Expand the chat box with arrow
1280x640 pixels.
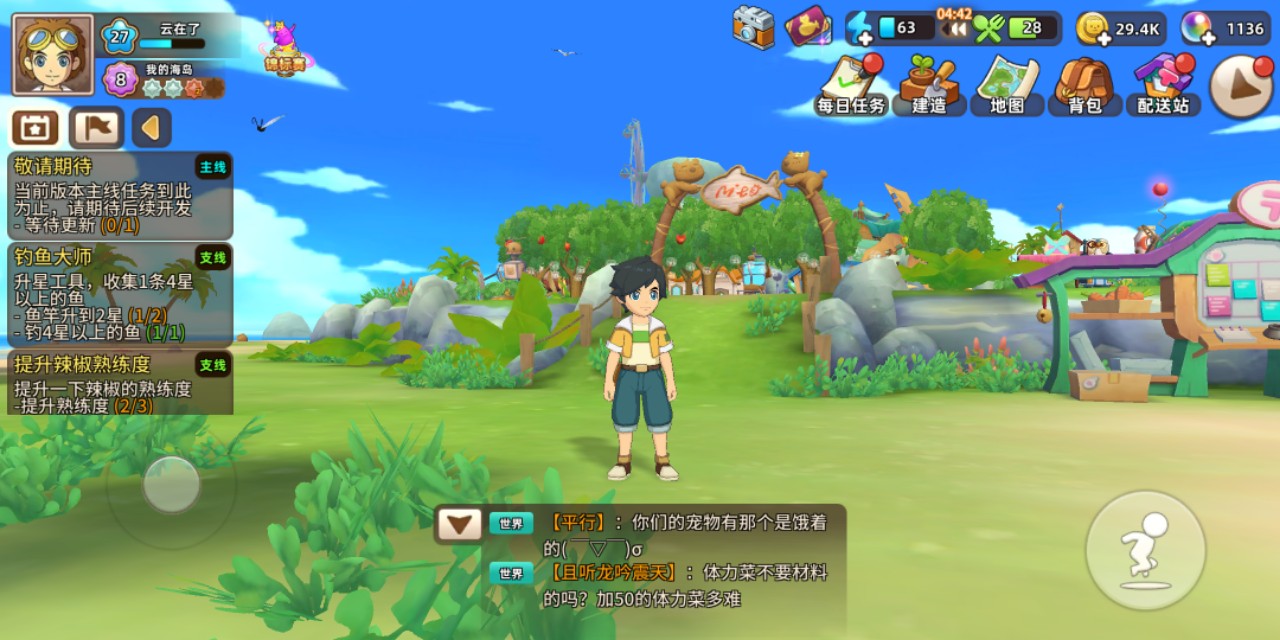(x=459, y=524)
